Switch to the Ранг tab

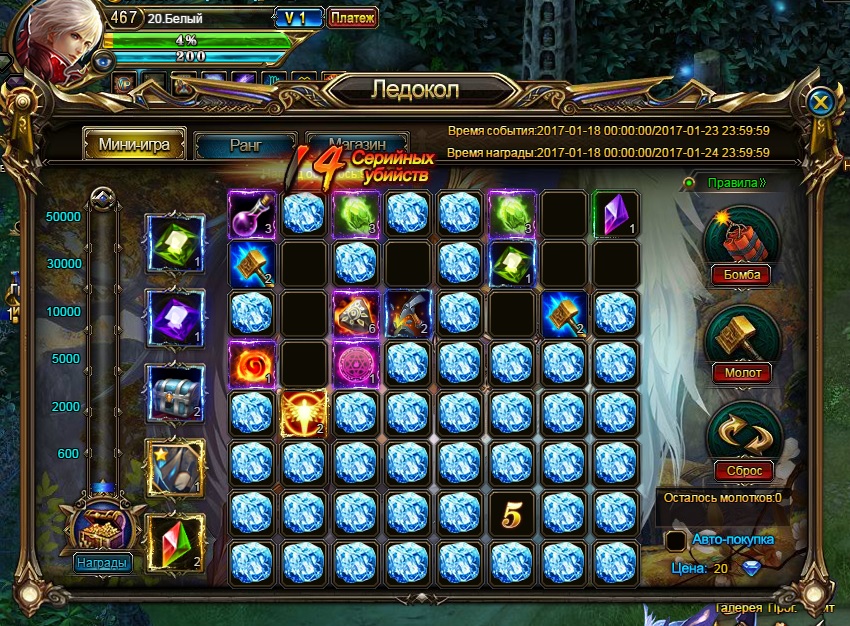245,145
